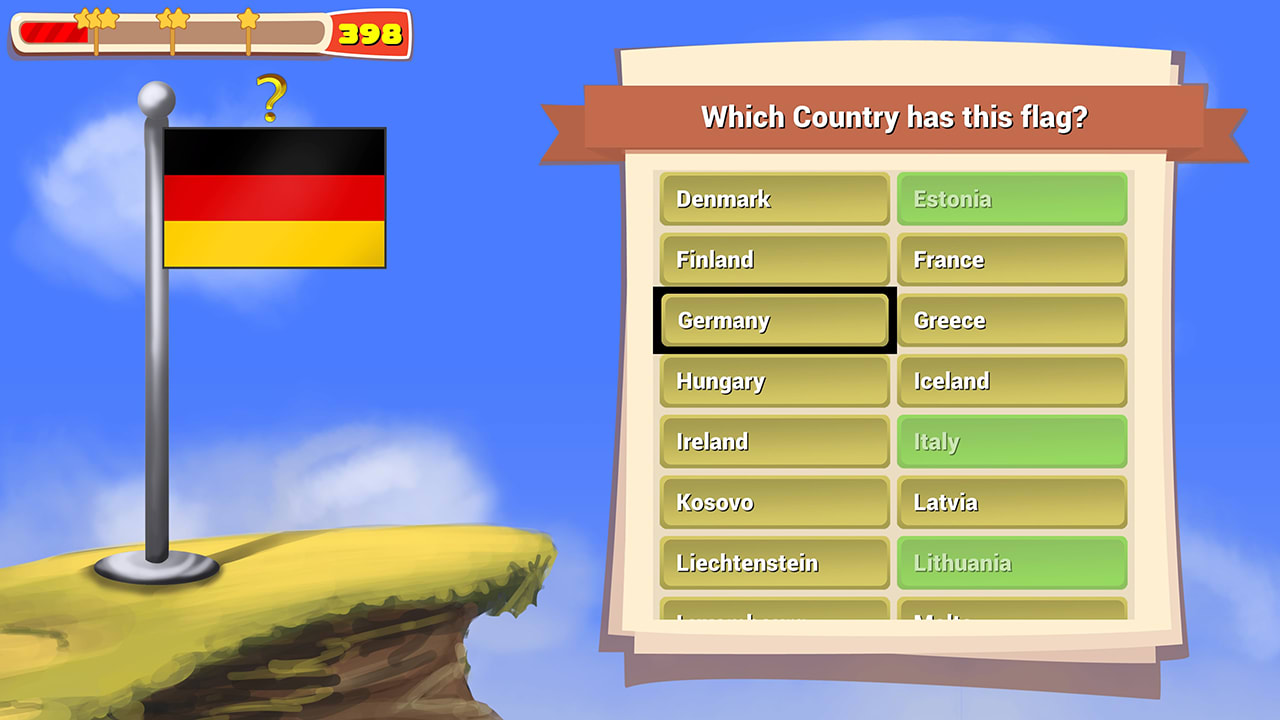Select Iceland as your answer

point(1012,381)
